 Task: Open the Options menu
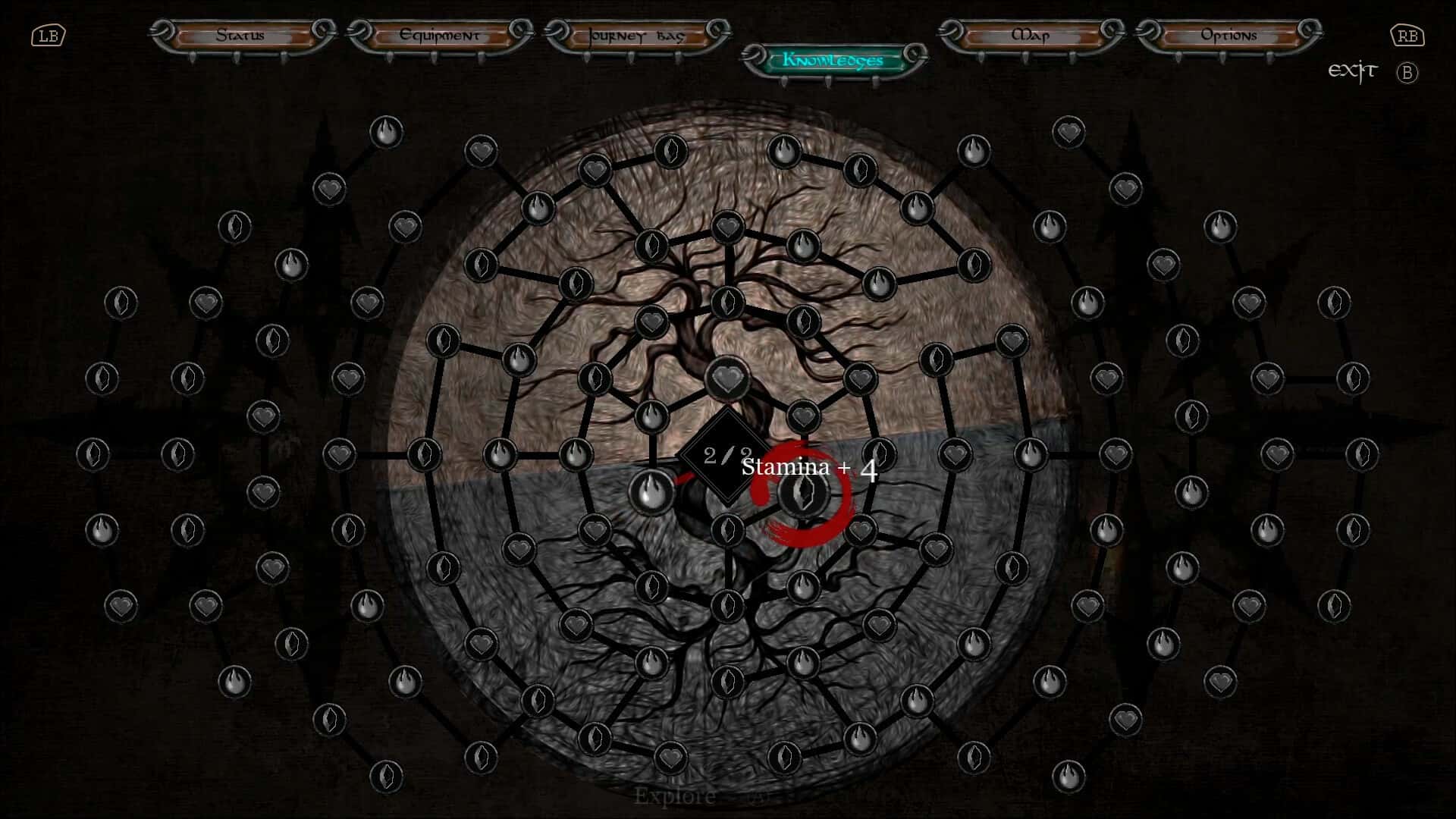coord(1228,35)
